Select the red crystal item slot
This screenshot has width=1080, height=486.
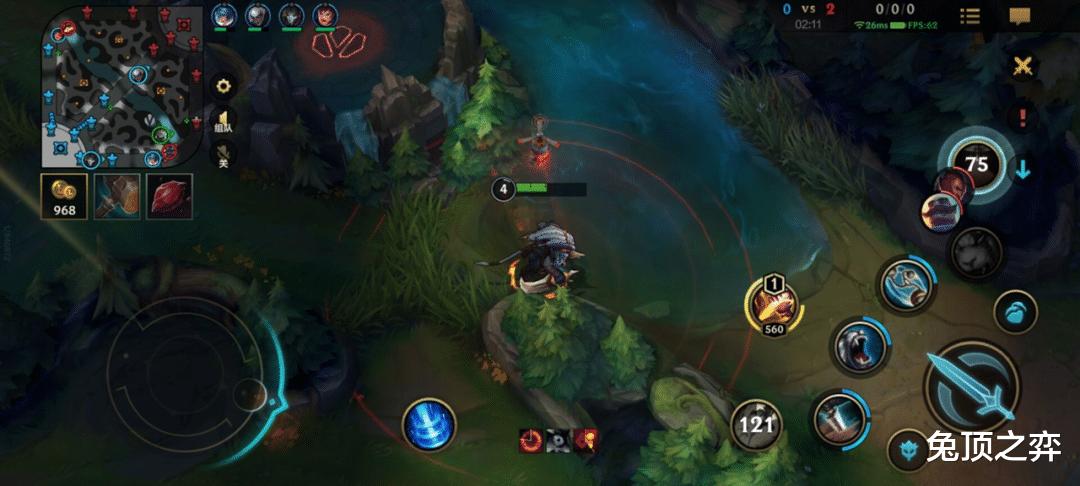point(169,196)
